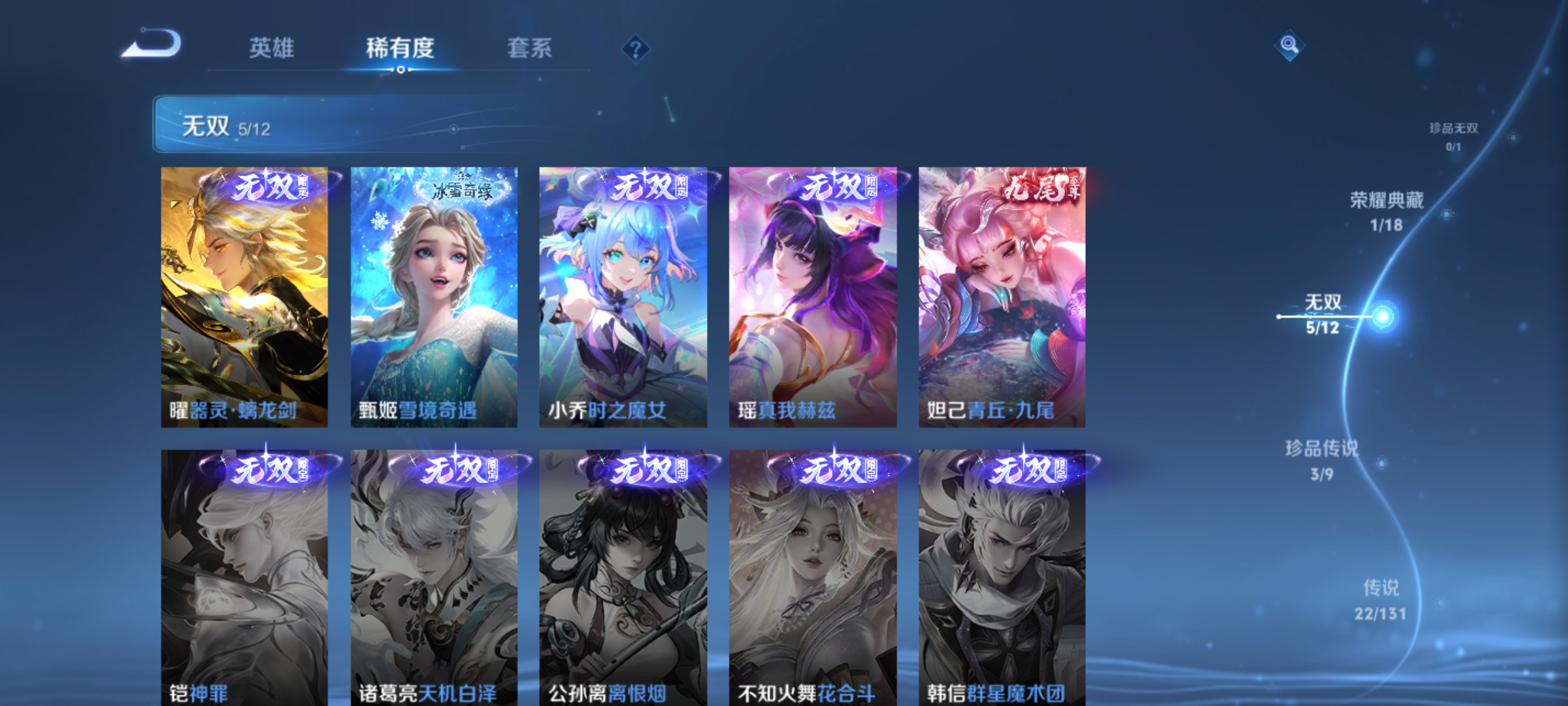This screenshot has height=706, width=1568.
Task: Switch to the 英雄 tab
Action: click(271, 48)
